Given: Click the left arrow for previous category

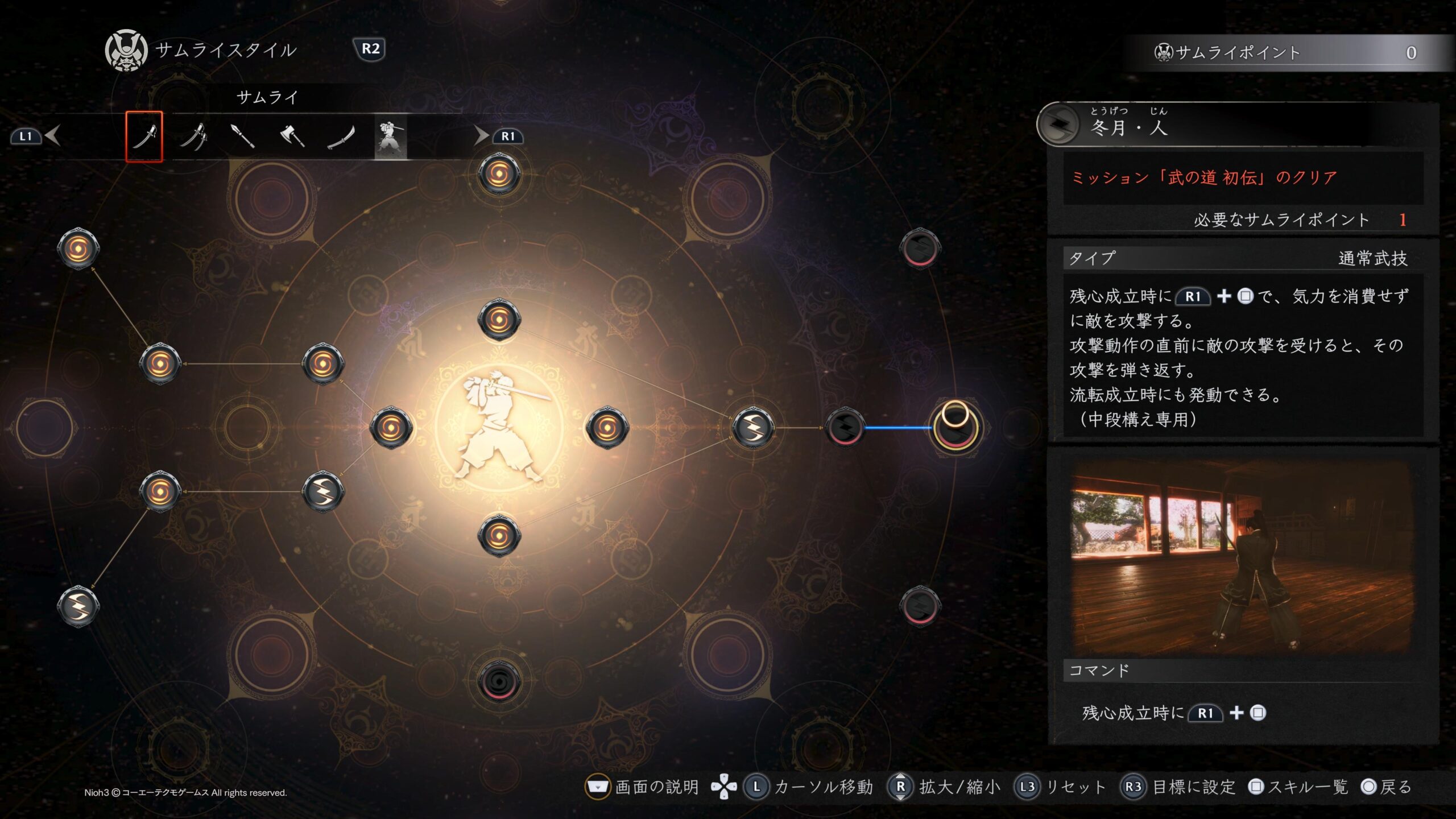Looking at the screenshot, I should pyautogui.click(x=53, y=136).
